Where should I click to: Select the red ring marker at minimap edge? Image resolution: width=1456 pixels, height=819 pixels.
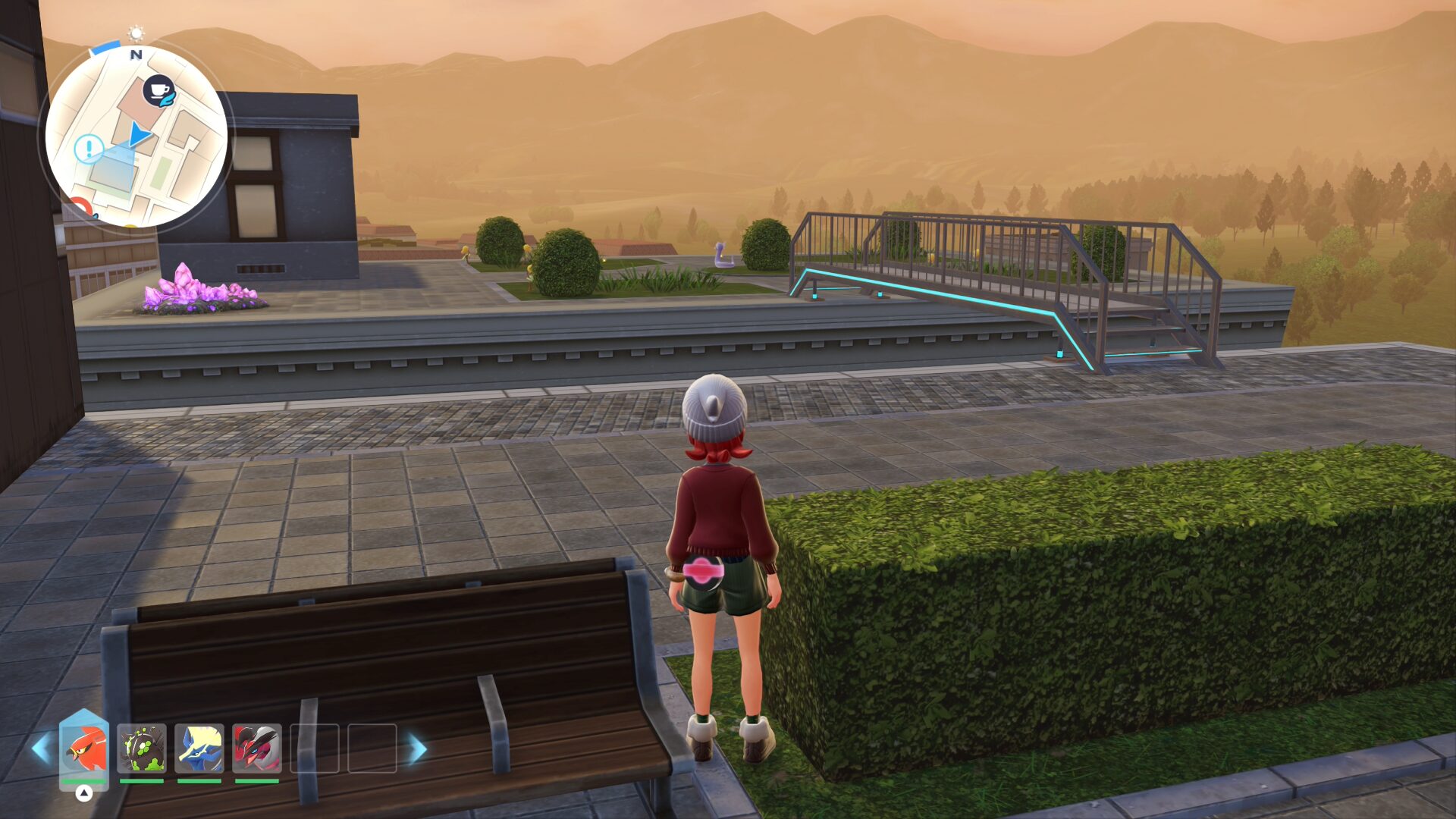[80, 208]
